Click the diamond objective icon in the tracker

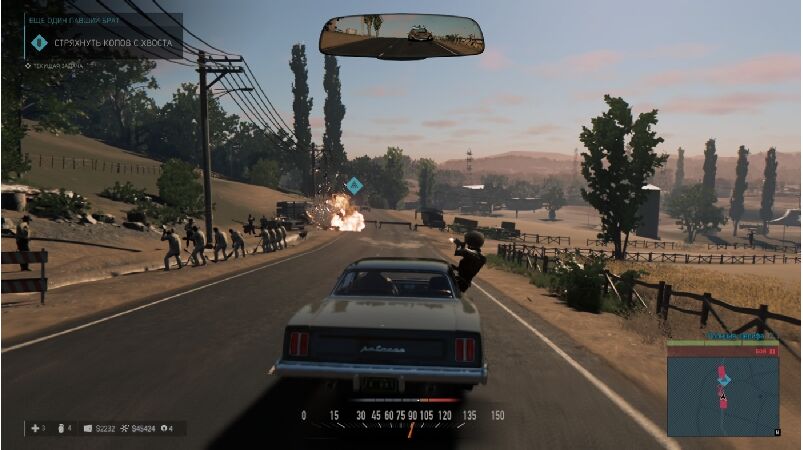click(x=39, y=42)
